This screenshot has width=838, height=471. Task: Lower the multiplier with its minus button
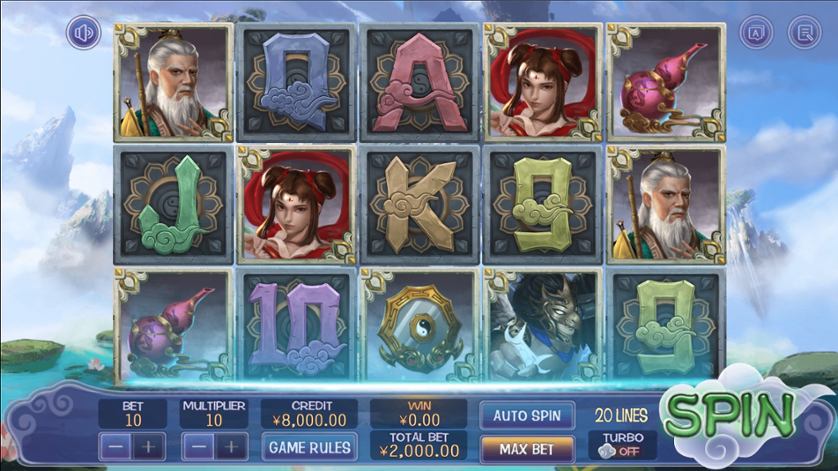coord(199,446)
